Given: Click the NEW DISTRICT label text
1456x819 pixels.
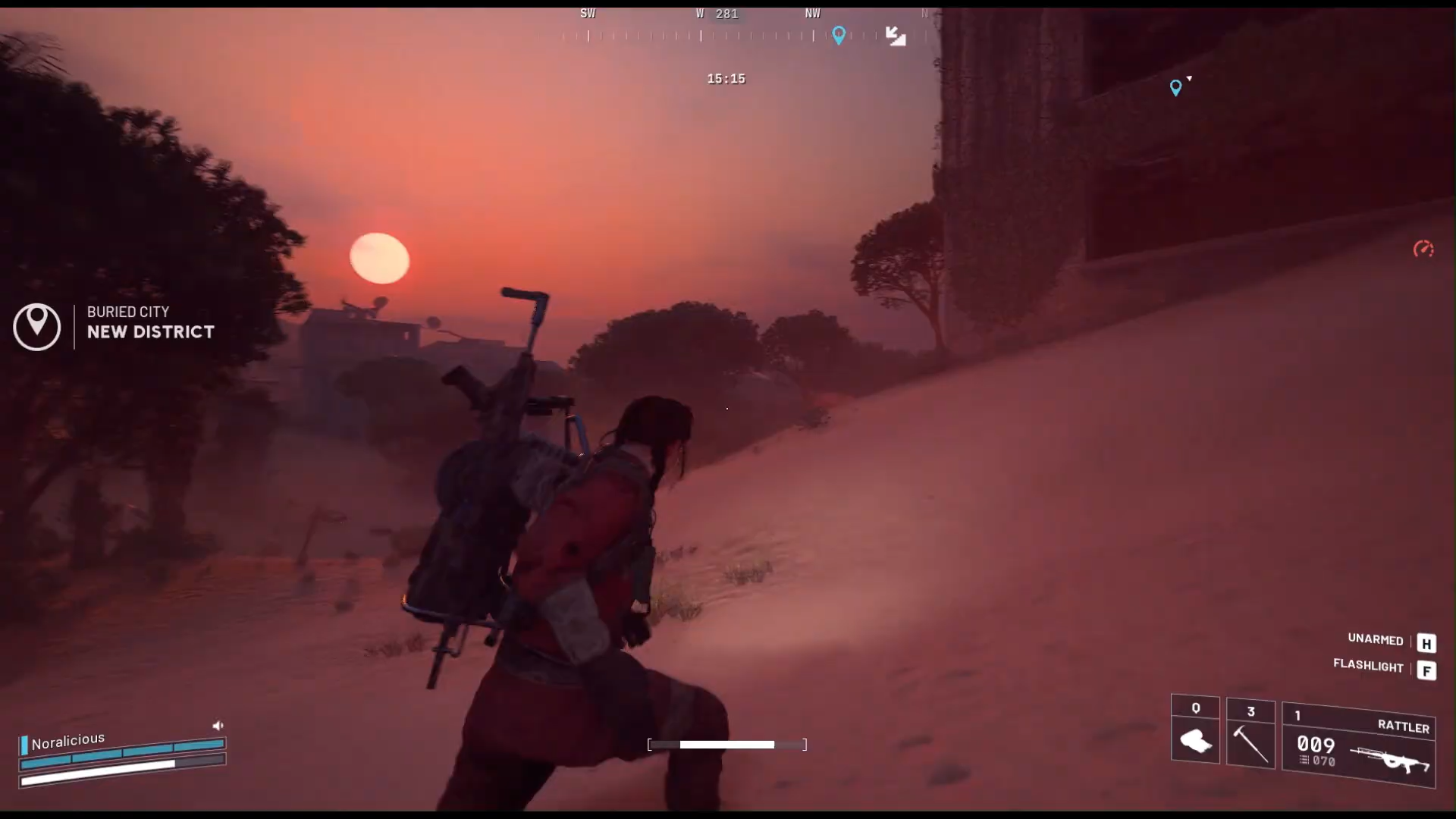Looking at the screenshot, I should [150, 331].
